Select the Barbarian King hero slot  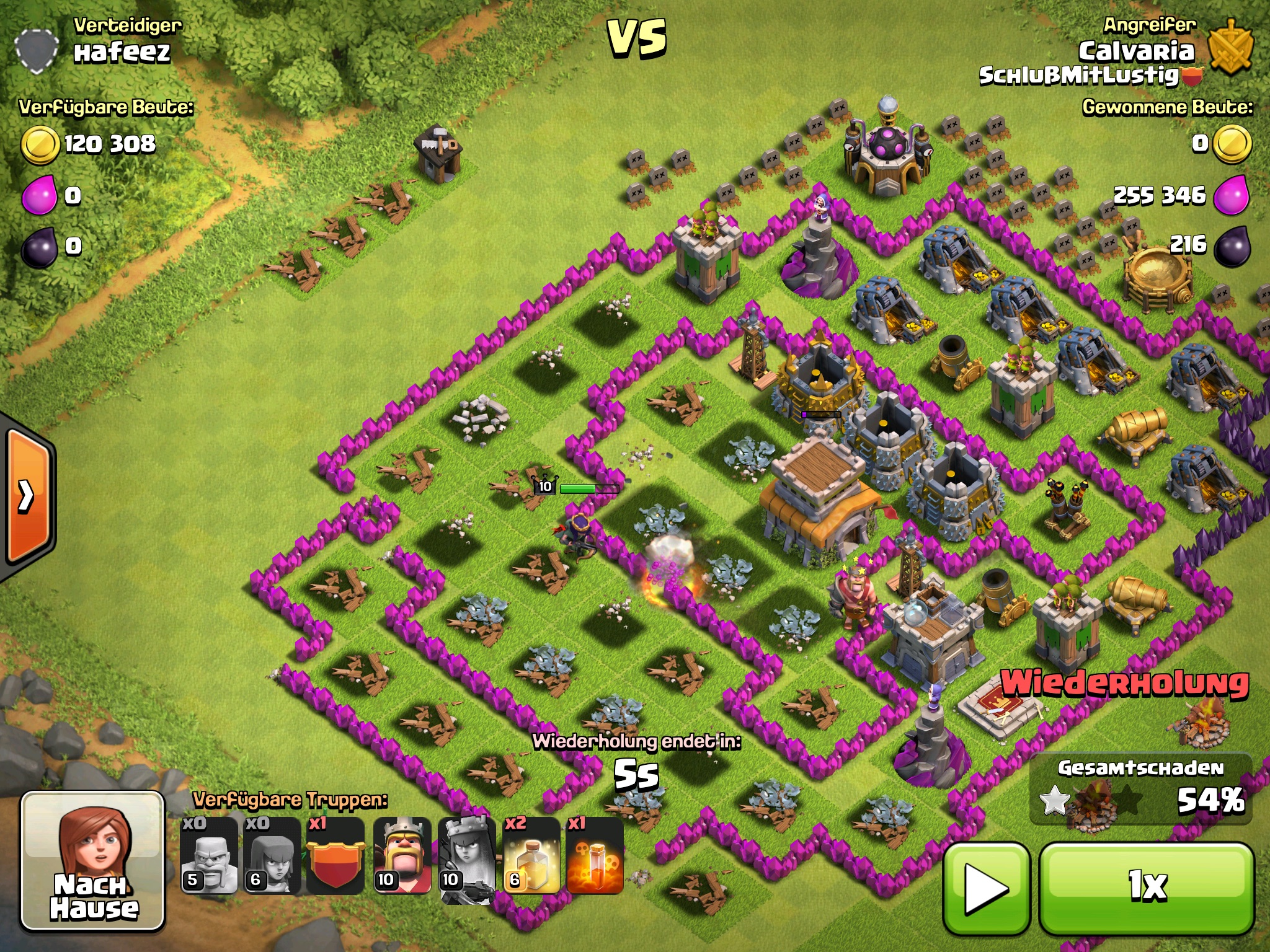[x=402, y=856]
